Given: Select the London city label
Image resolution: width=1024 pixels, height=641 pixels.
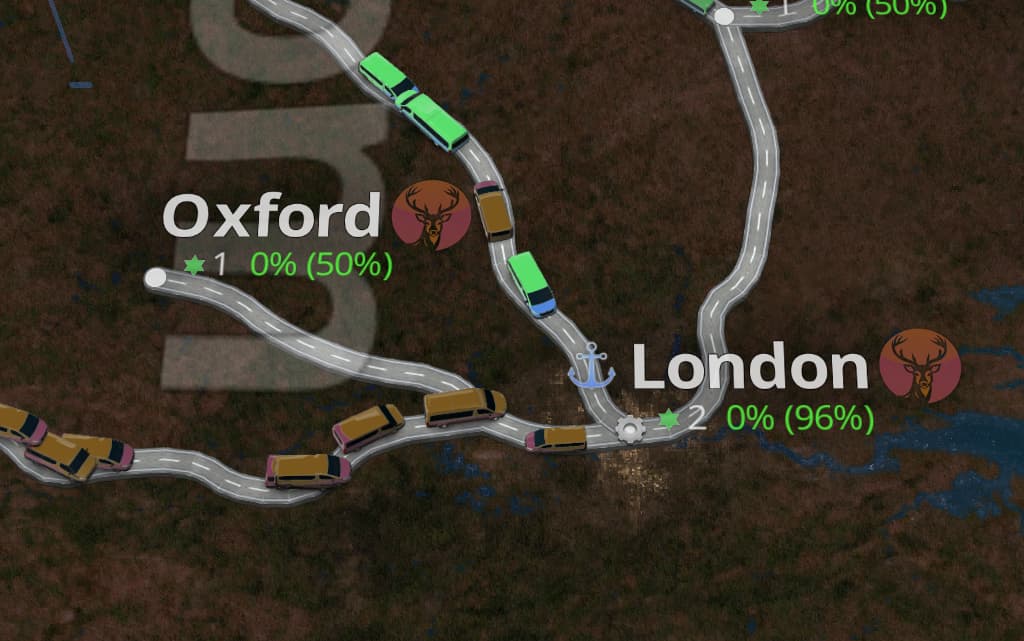Looking at the screenshot, I should tap(750, 369).
